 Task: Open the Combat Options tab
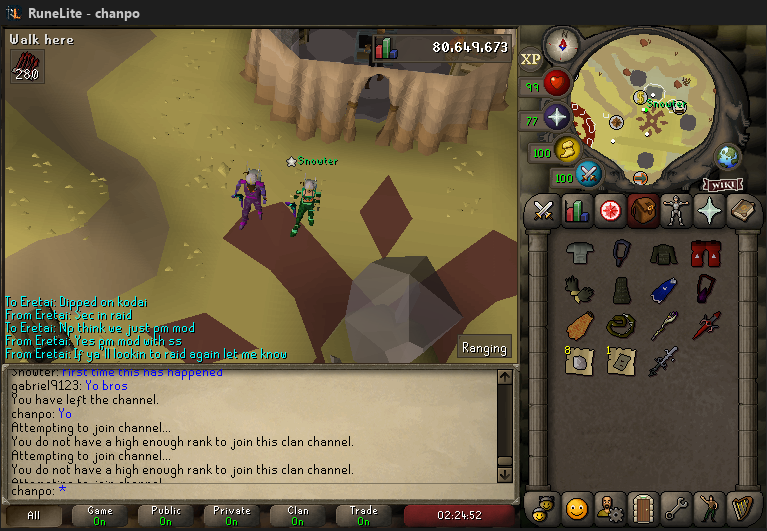coord(543,211)
